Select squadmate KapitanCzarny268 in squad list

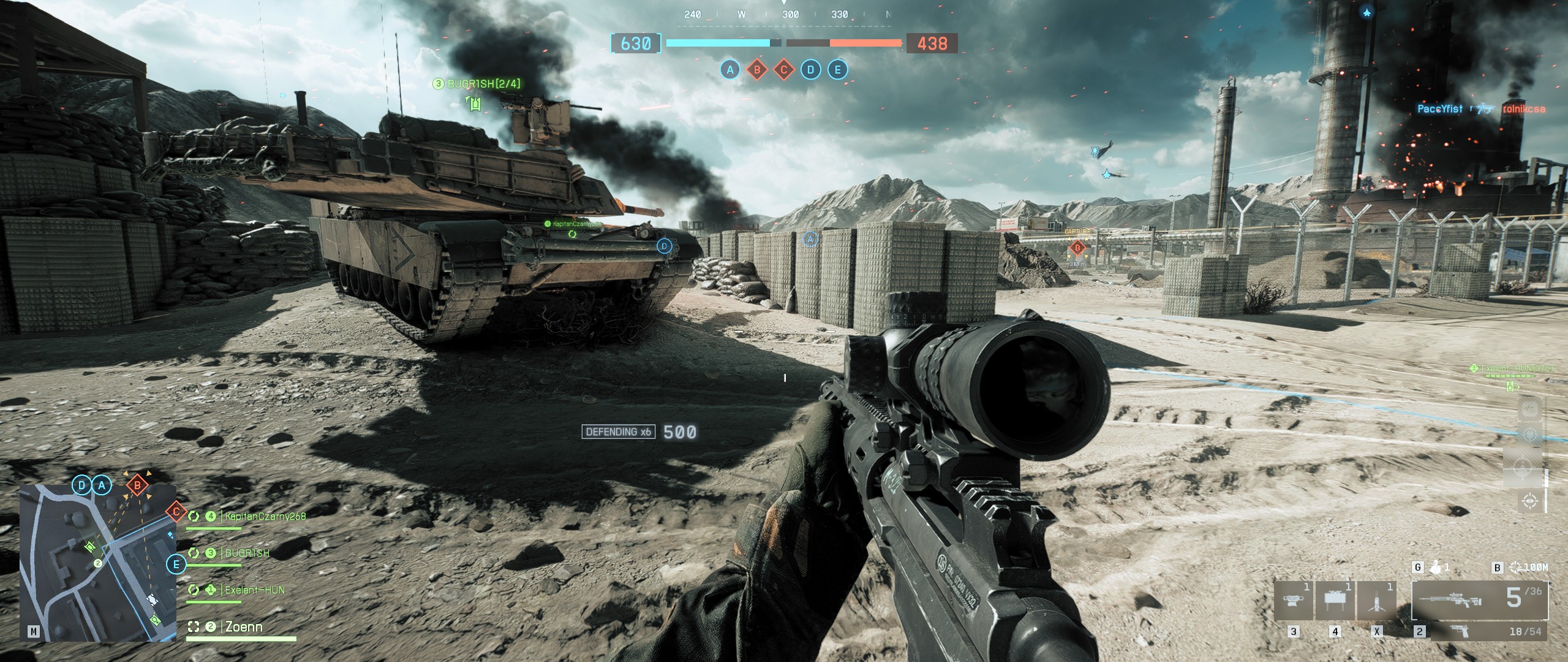point(265,517)
